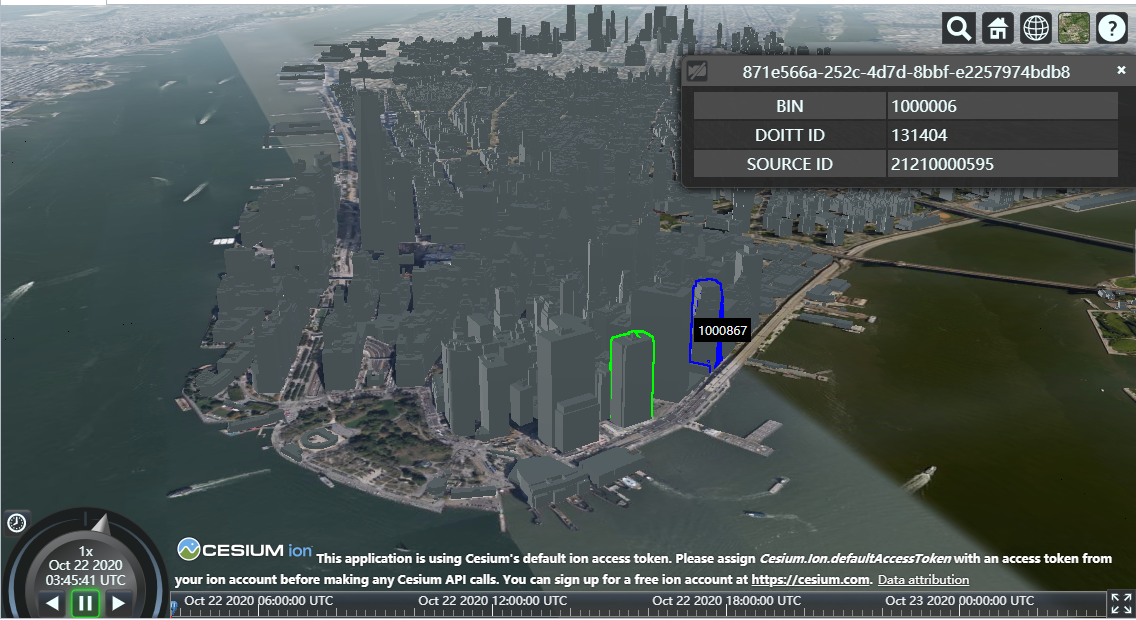Click the home view button
Screen dimensions: 1136x620
(997, 29)
